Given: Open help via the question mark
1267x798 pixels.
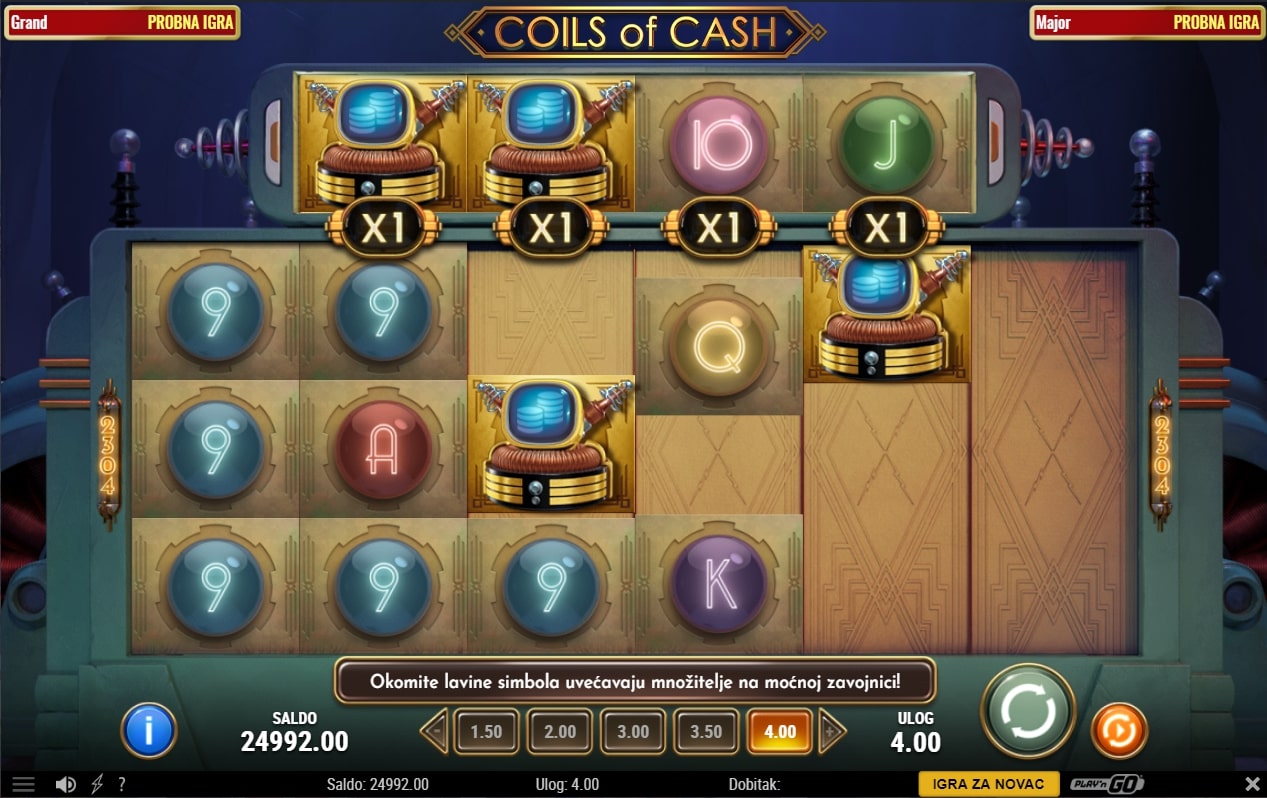Looking at the screenshot, I should click(x=122, y=785).
